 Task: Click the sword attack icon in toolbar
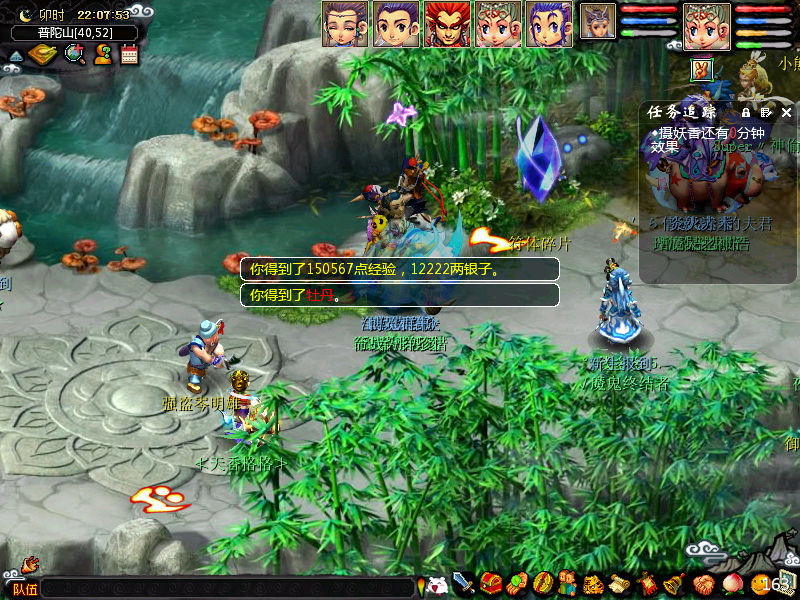coord(463,583)
